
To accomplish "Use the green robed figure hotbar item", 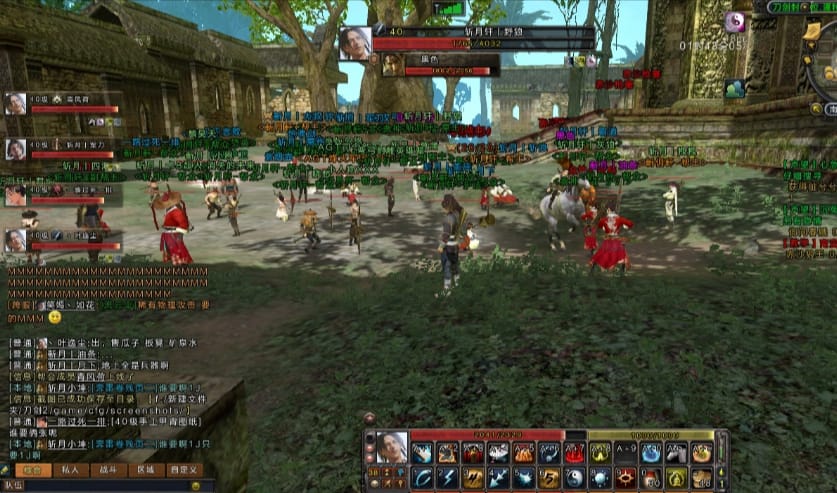I will coord(677,477).
